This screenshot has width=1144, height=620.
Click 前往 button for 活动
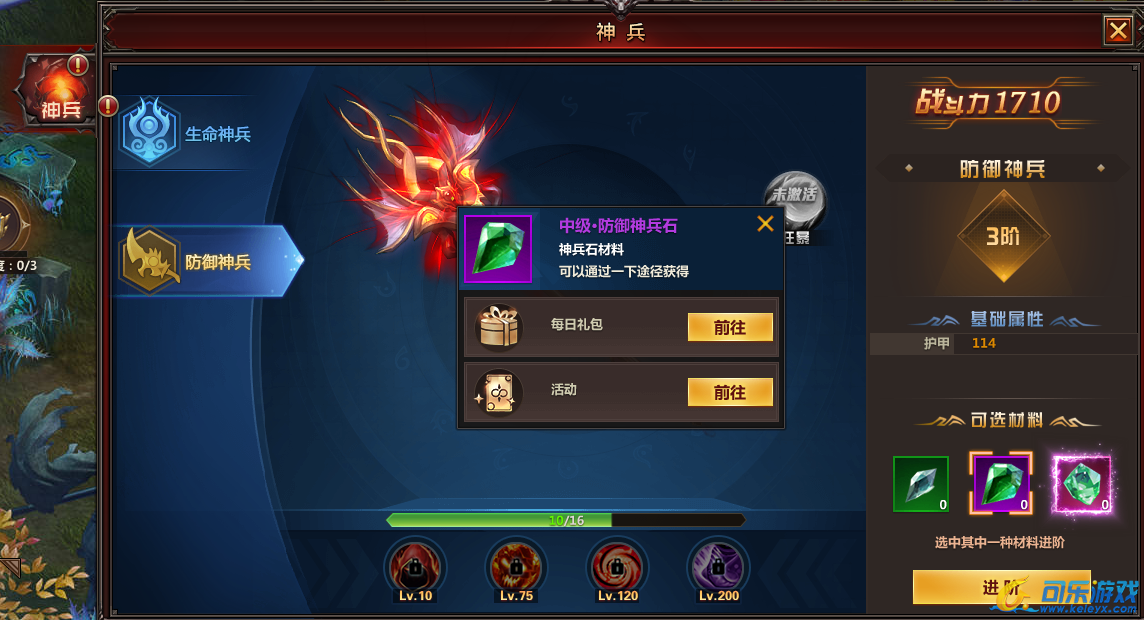pos(730,392)
